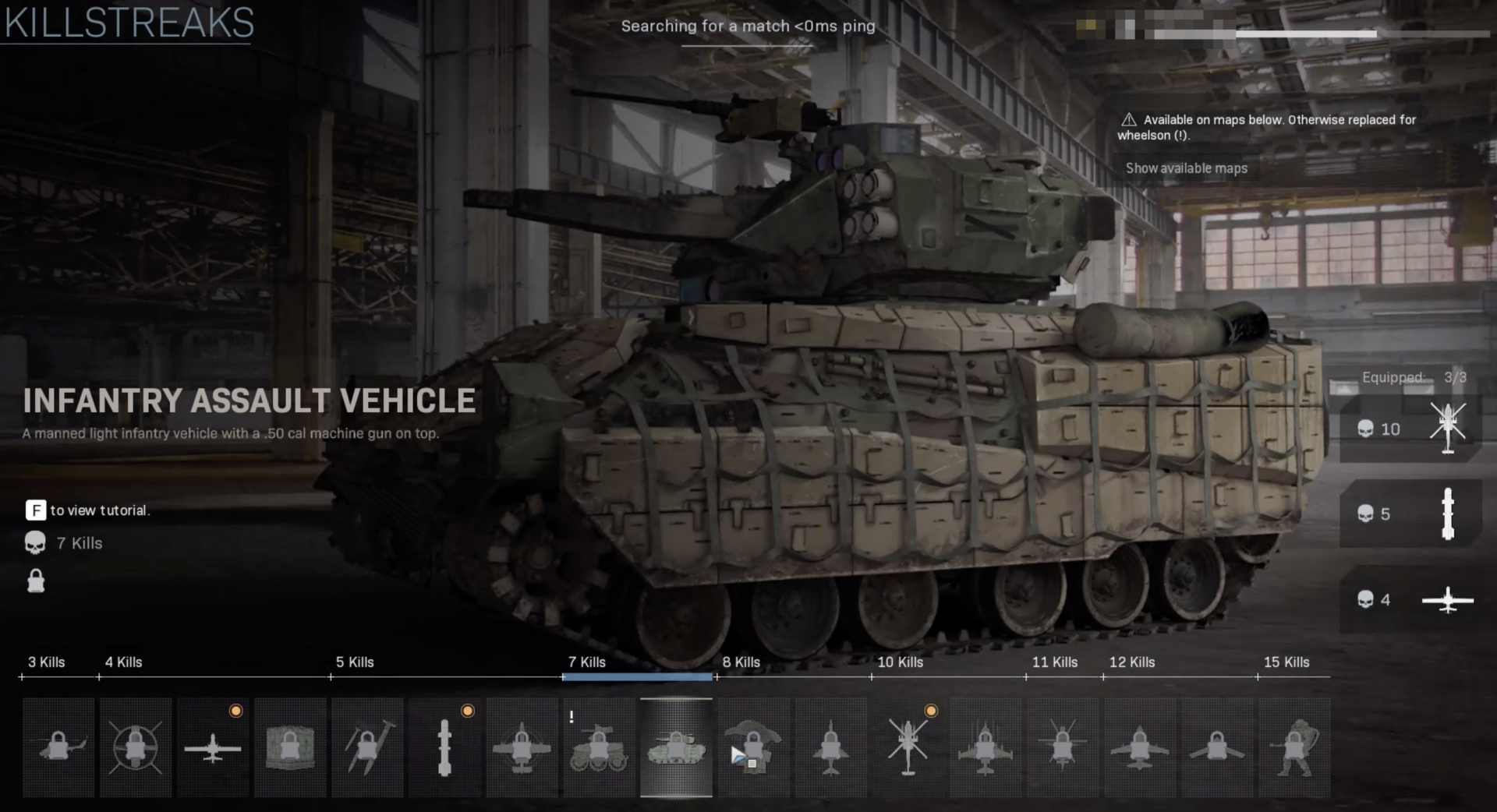Show available maps for this killstreak
The width and height of the screenshot is (1497, 812).
pos(1186,168)
